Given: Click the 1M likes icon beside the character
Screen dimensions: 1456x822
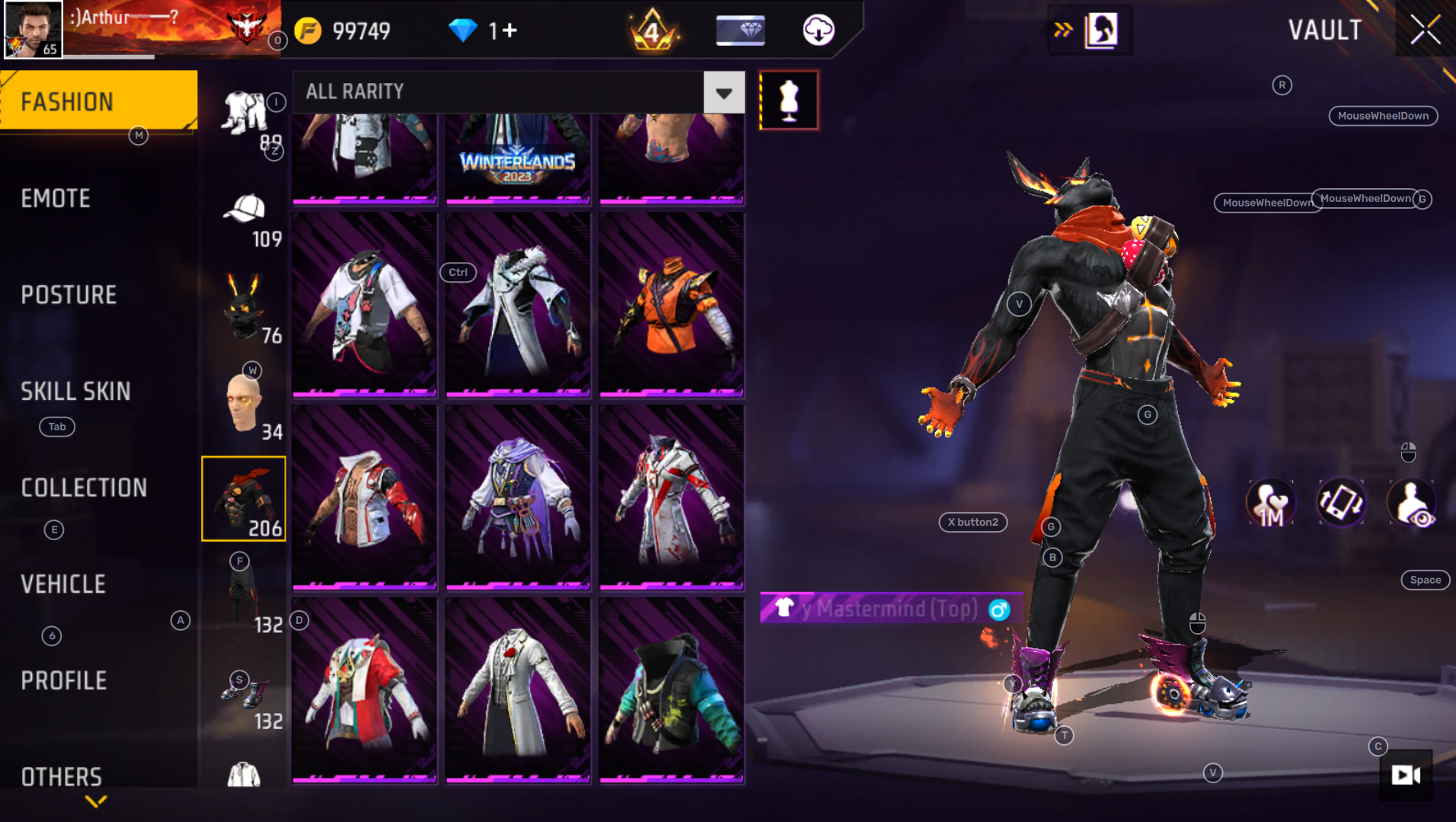Looking at the screenshot, I should pos(1270,503).
